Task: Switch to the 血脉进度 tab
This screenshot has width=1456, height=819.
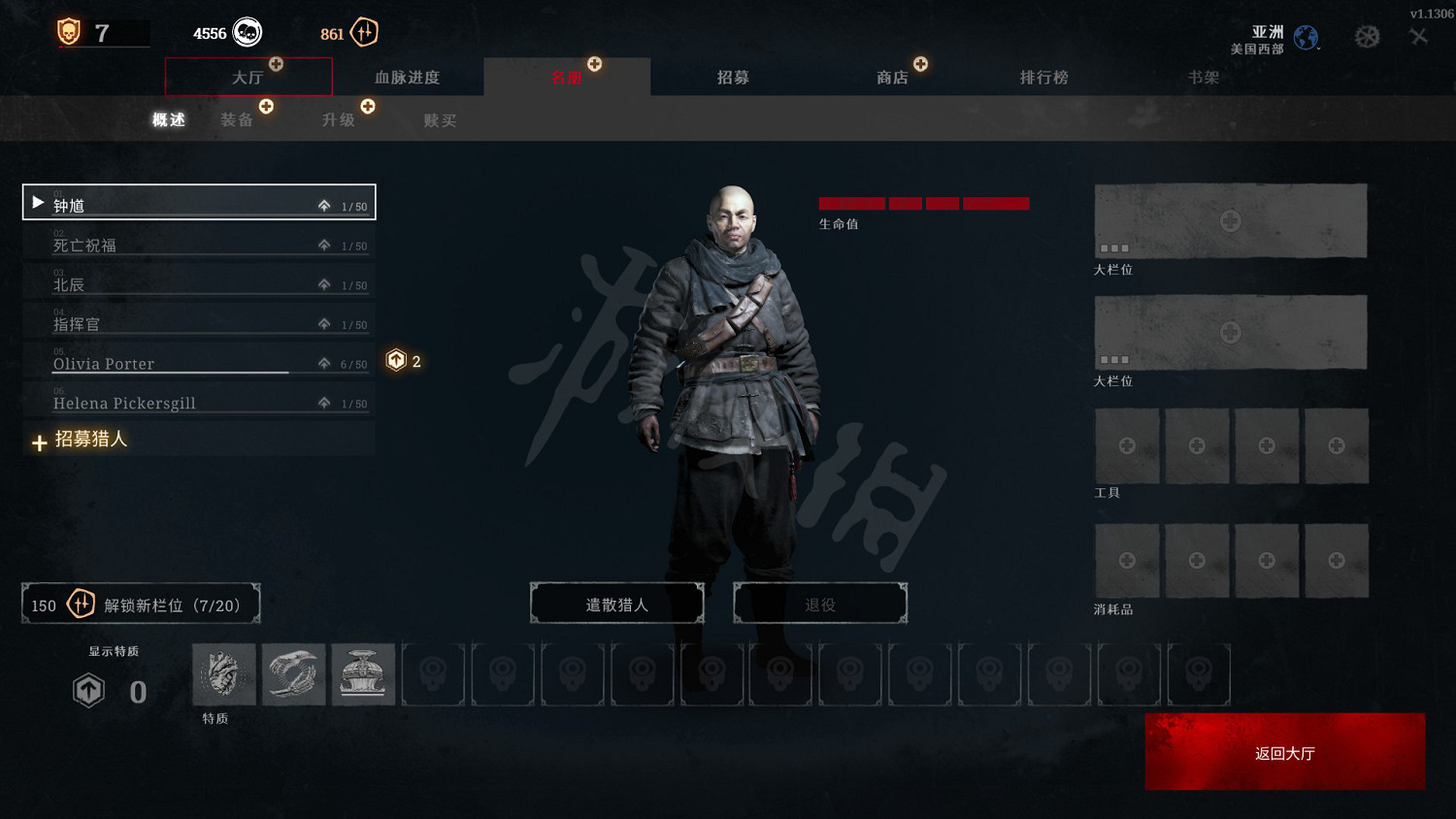Action: [408, 77]
